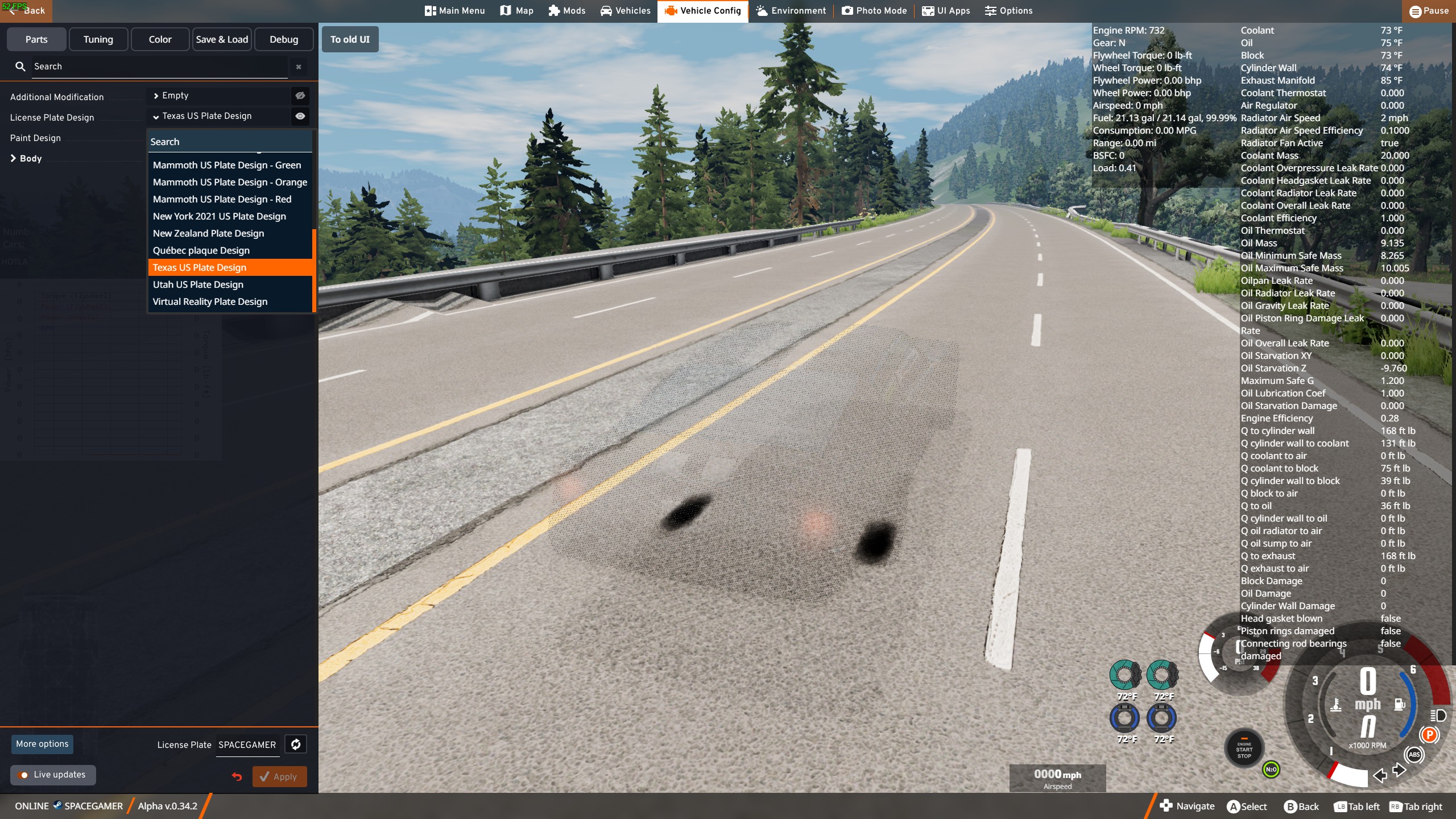Choose Utah US Plate Design
Viewport: 1456px width, 819px height.
(x=198, y=284)
